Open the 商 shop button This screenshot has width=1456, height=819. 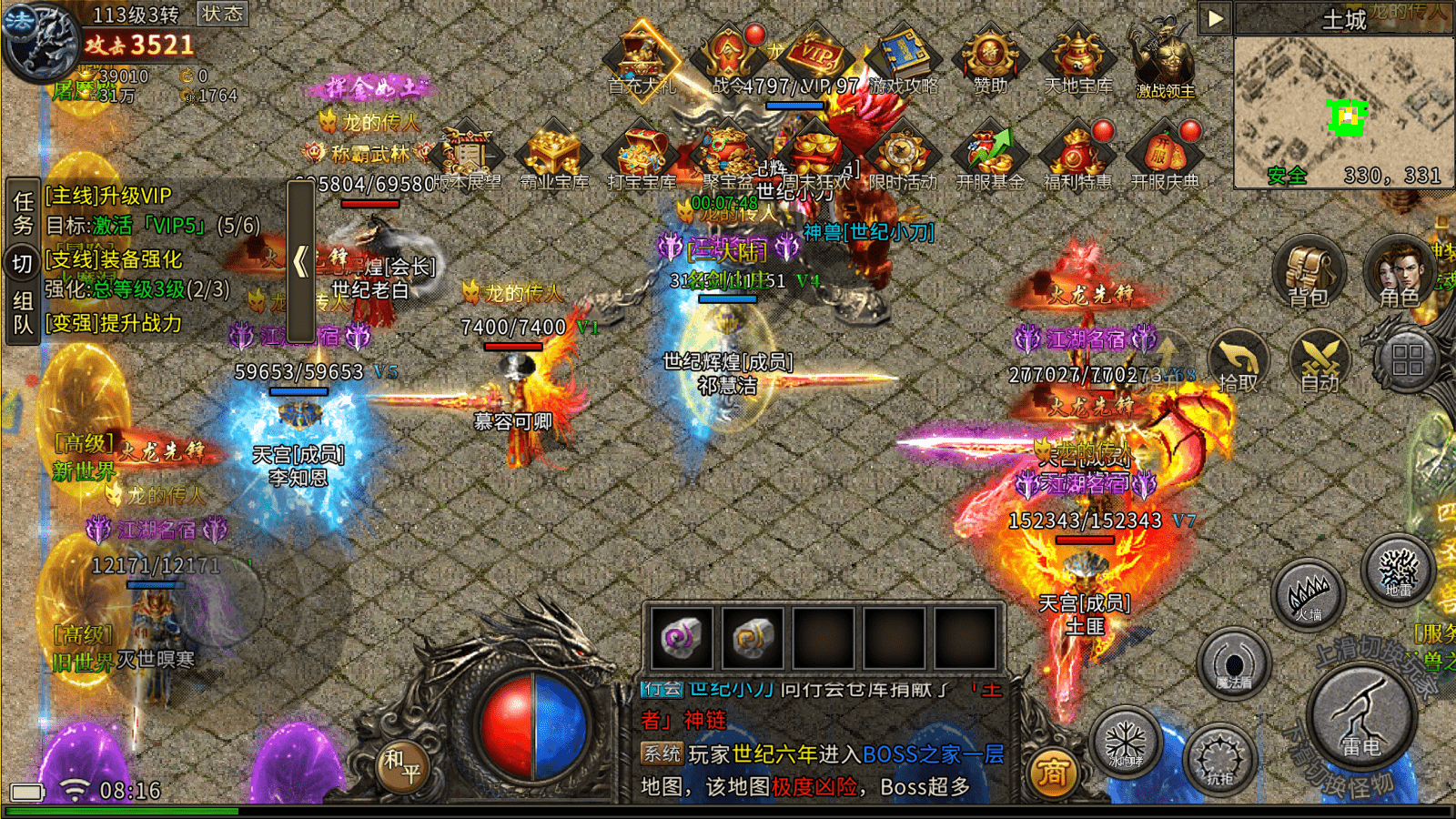pyautogui.click(x=1052, y=773)
